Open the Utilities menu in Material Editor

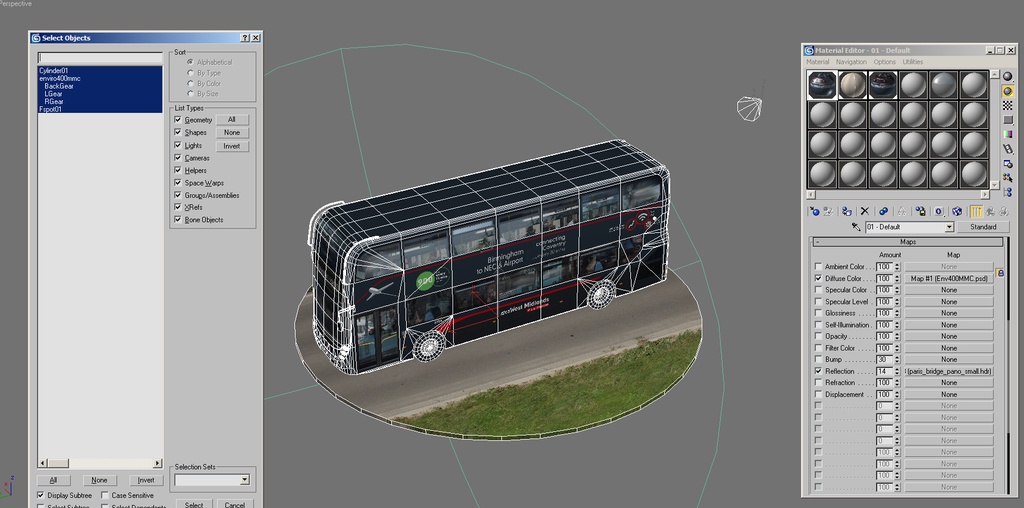(913, 62)
